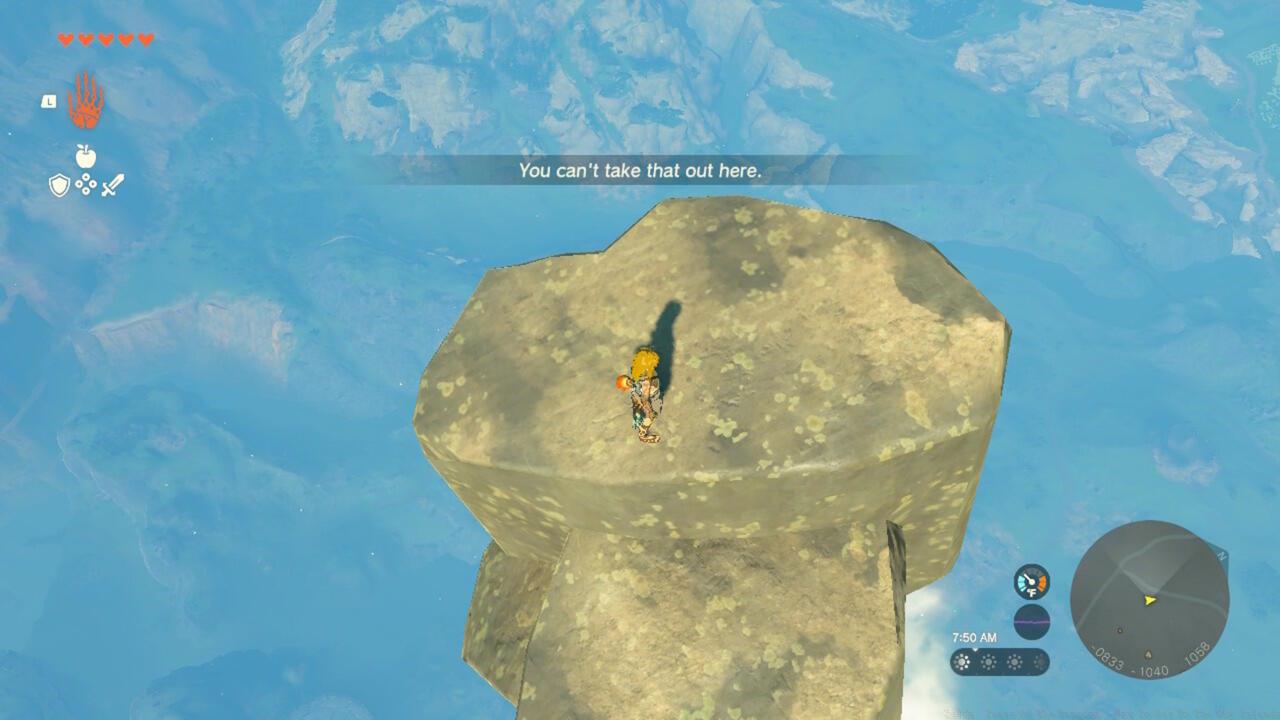Select the sword icon in the HUD
This screenshot has width=1280, height=720.
click(112, 185)
